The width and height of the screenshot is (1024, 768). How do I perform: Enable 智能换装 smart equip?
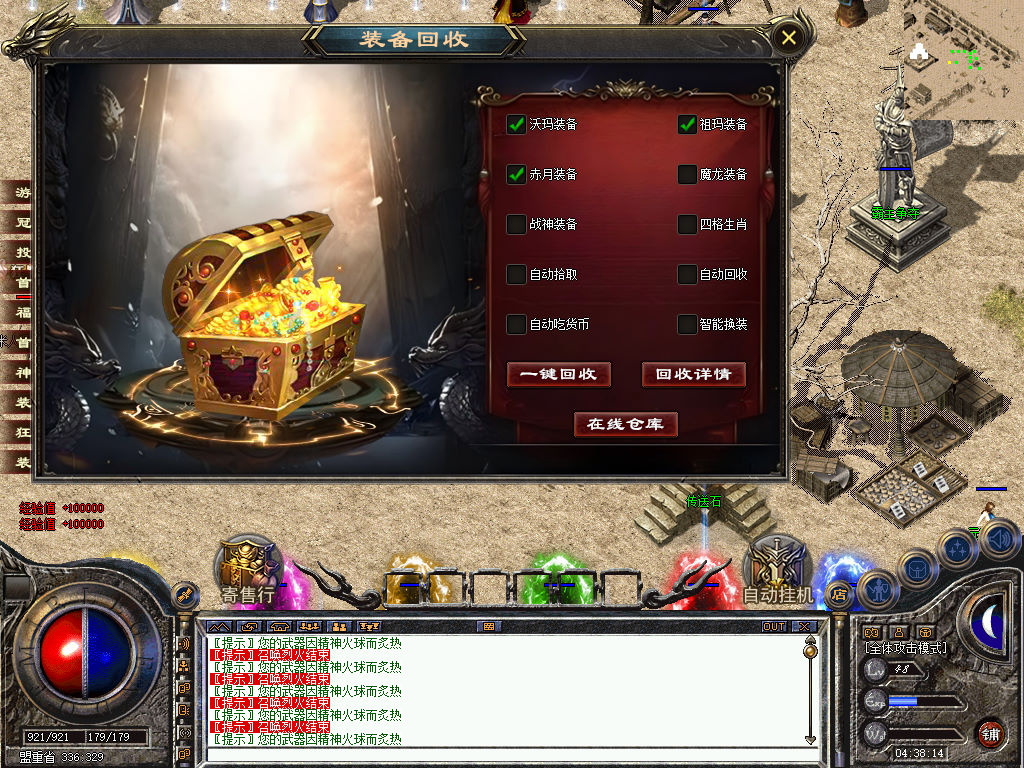coord(687,324)
